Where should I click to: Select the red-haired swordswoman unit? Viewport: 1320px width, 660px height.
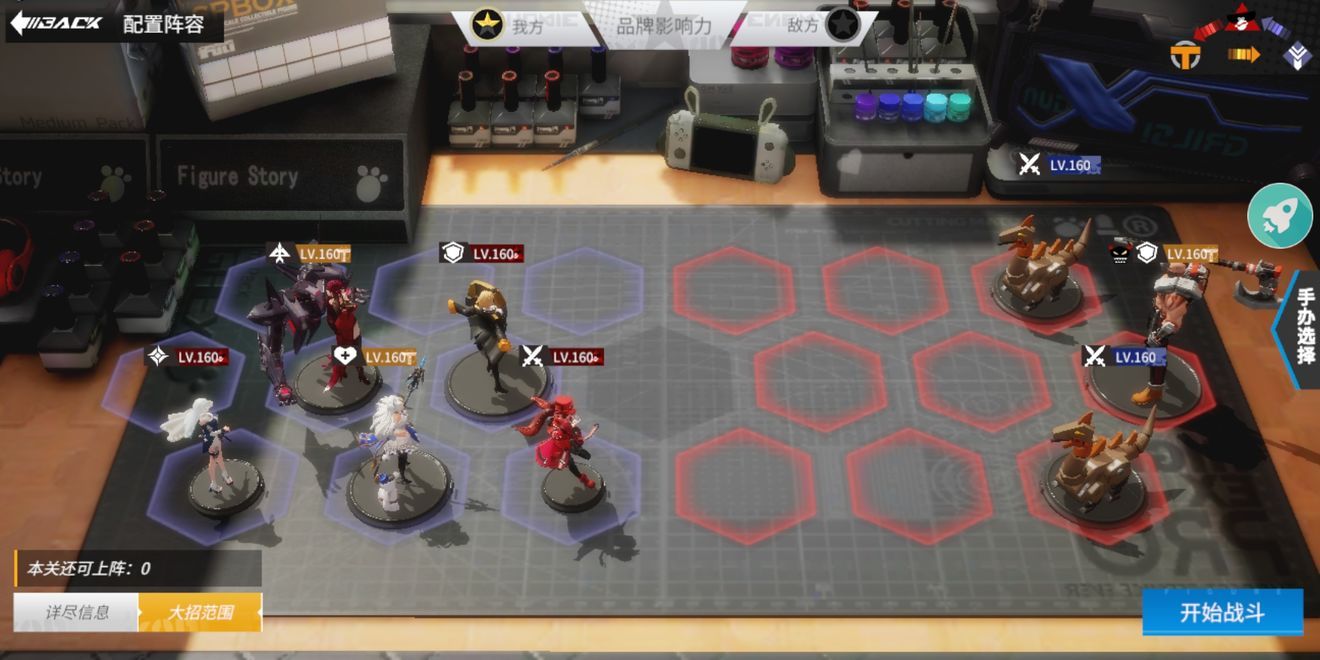pos(567,445)
